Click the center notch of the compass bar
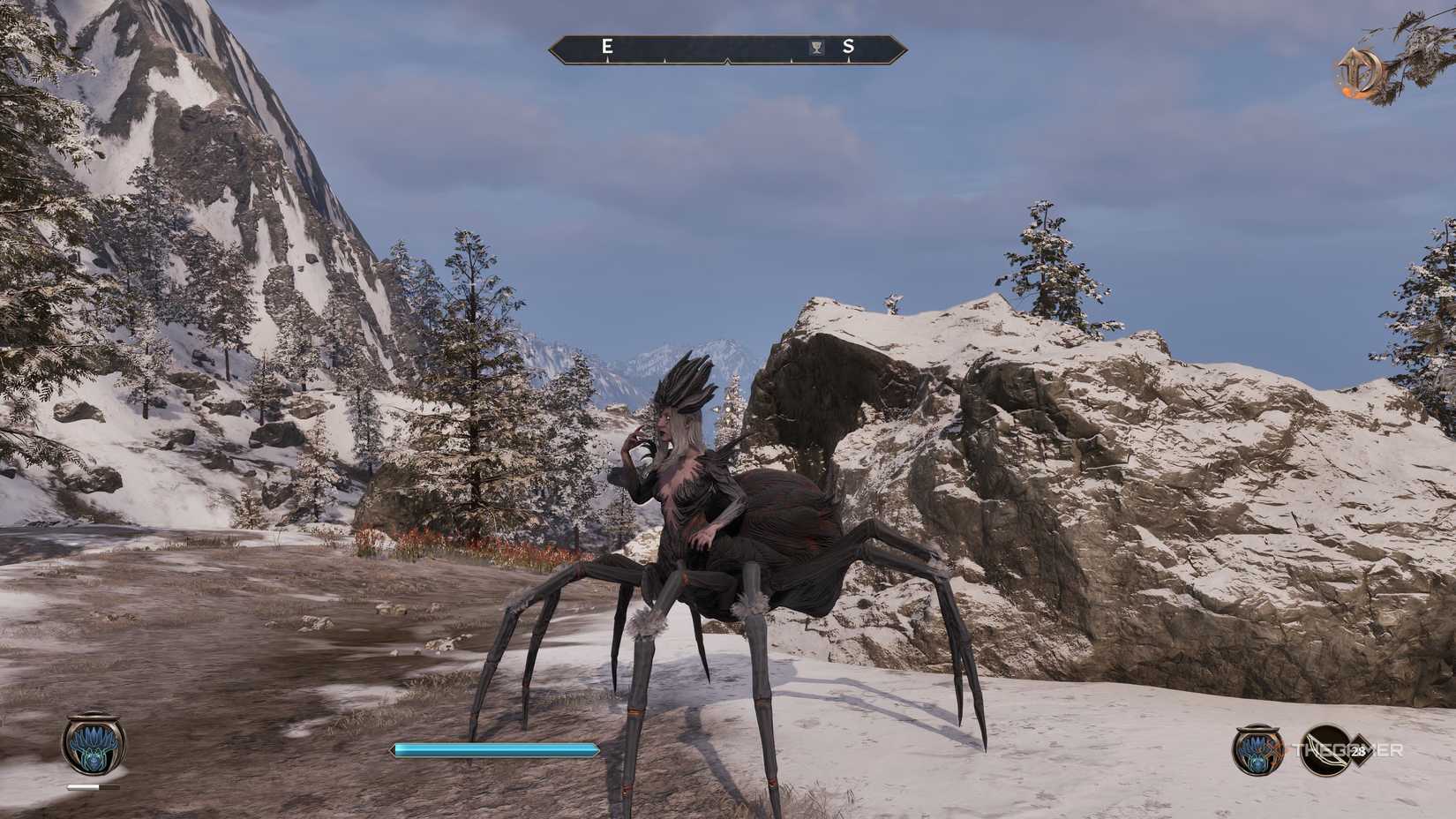 [727, 62]
